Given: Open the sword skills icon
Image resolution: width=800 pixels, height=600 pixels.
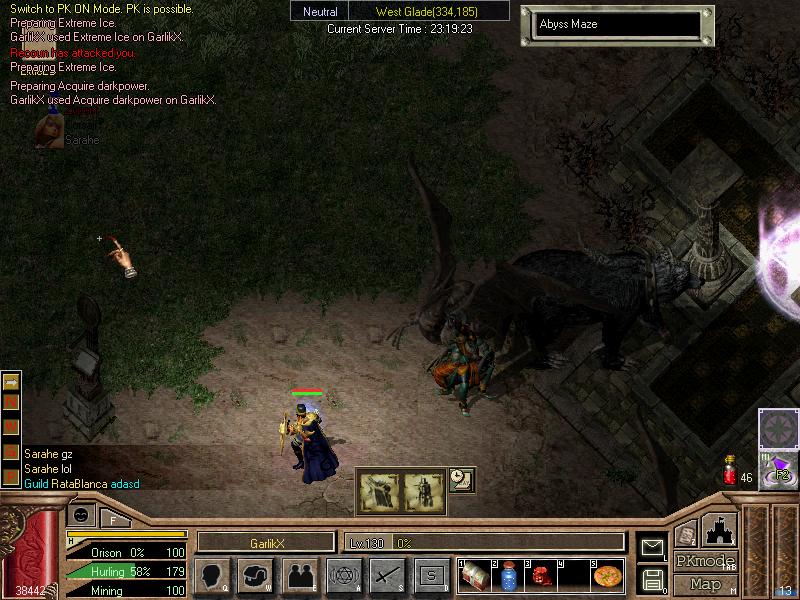Looking at the screenshot, I should 388,576.
